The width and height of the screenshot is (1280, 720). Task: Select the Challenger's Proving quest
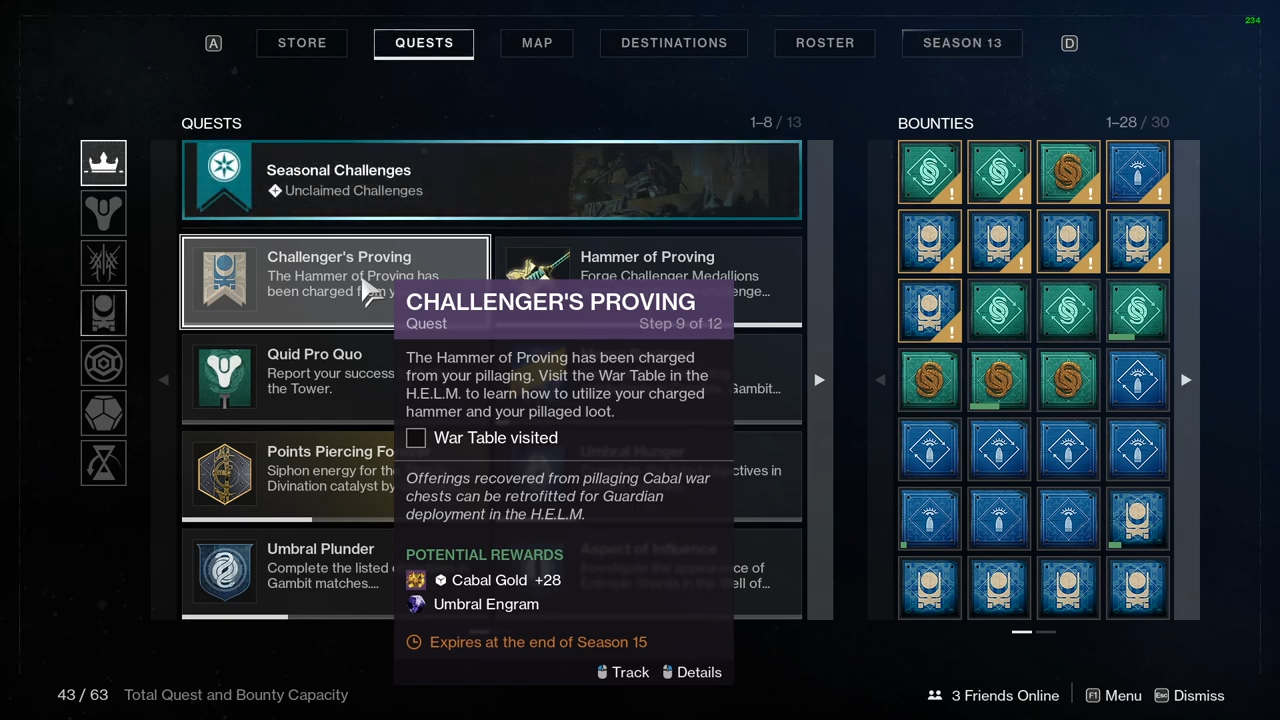coord(290,282)
